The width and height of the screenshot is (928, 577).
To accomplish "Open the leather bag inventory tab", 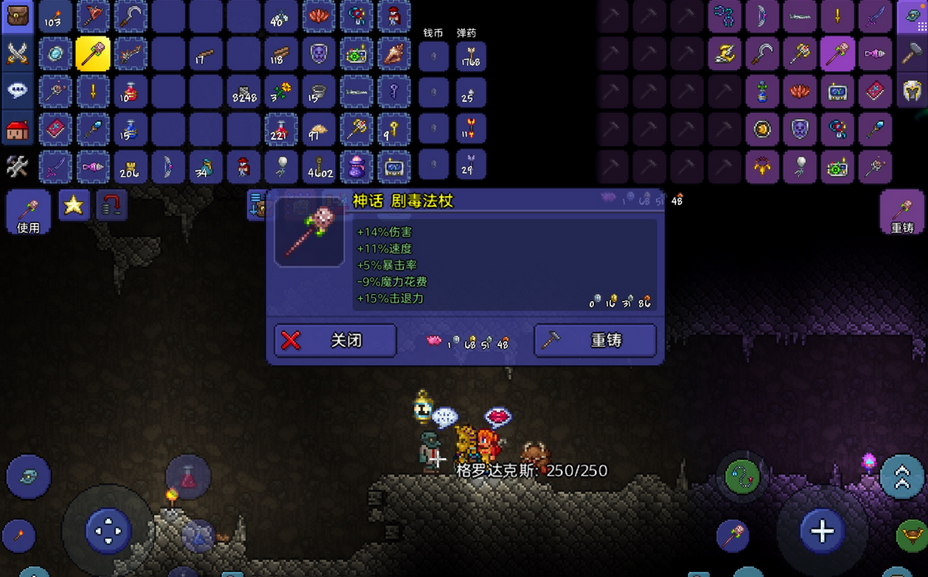I will coord(18,16).
